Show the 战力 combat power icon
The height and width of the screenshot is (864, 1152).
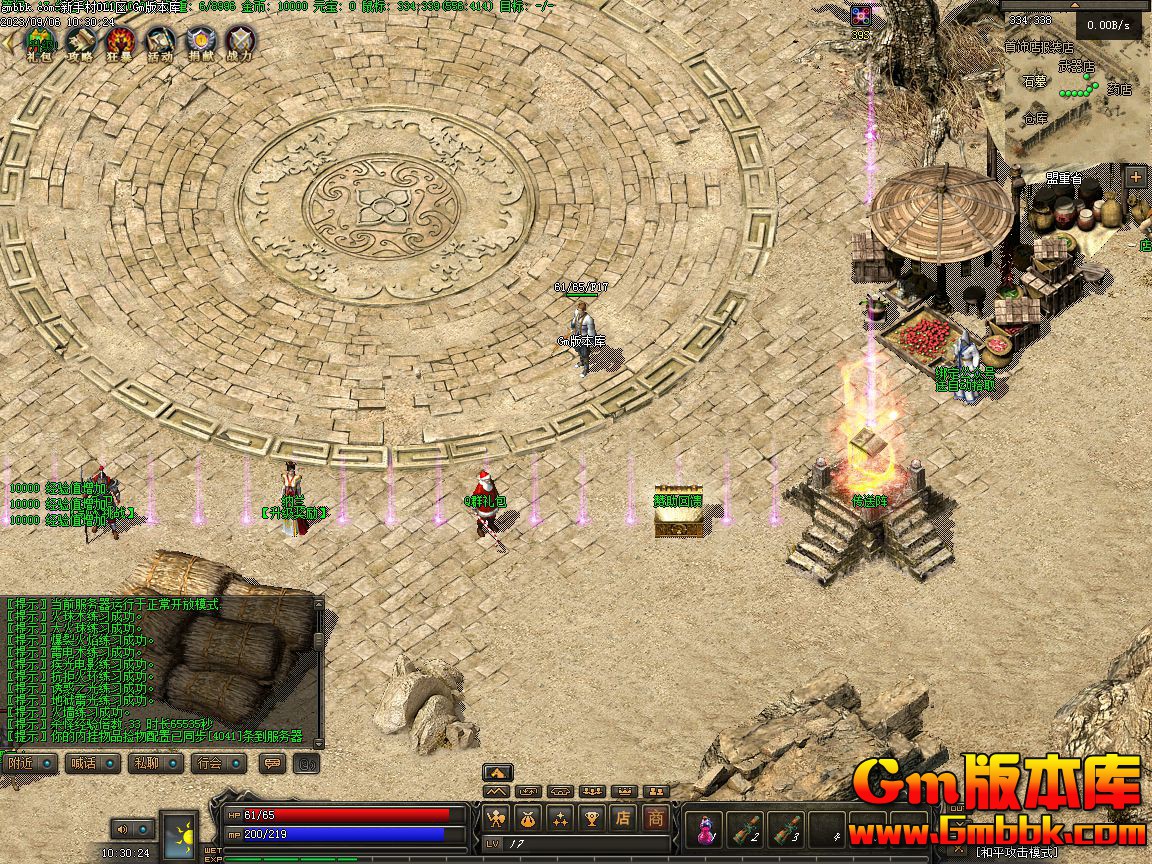pos(240,42)
